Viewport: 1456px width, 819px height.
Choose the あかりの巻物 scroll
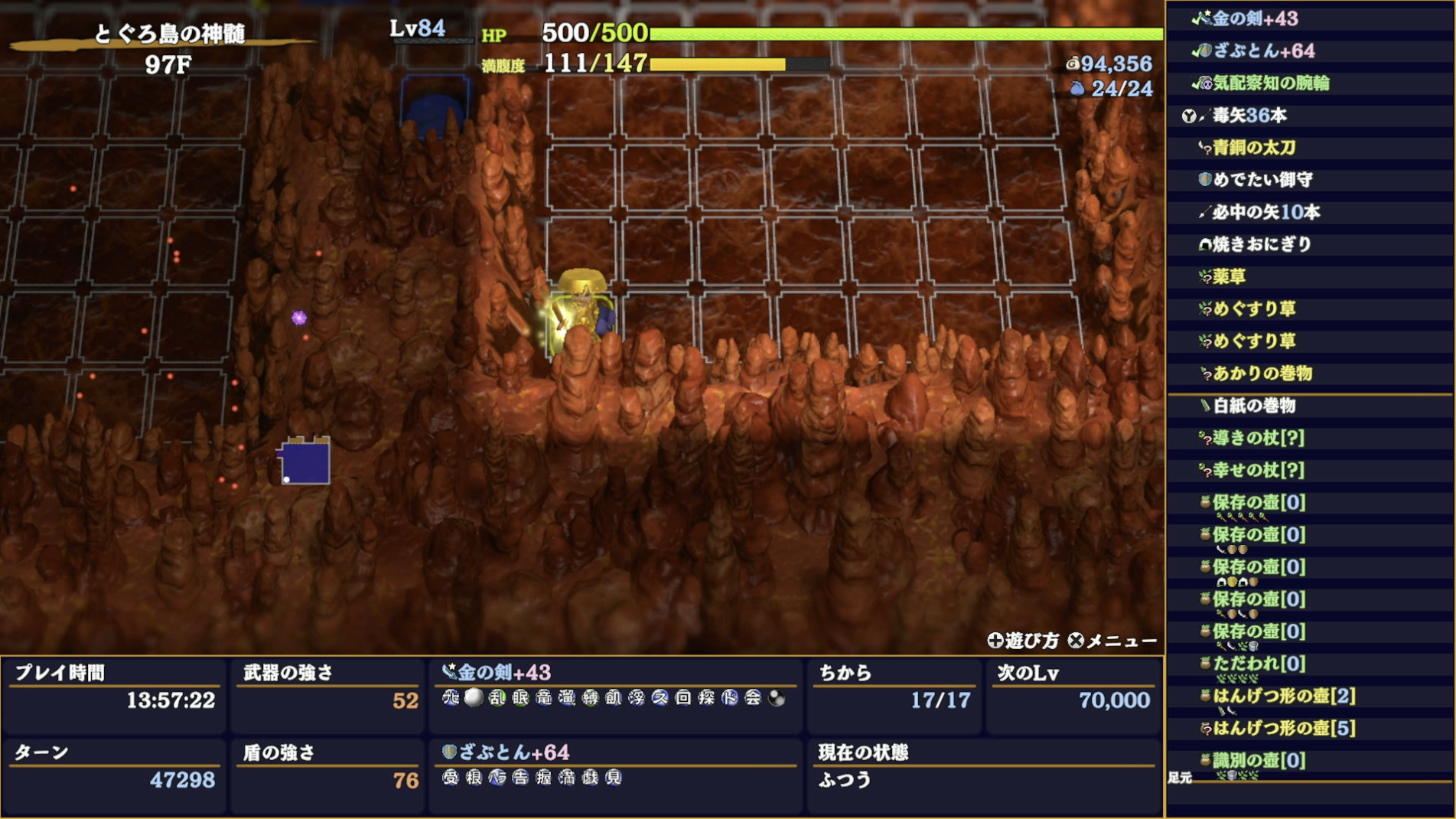point(1262,374)
